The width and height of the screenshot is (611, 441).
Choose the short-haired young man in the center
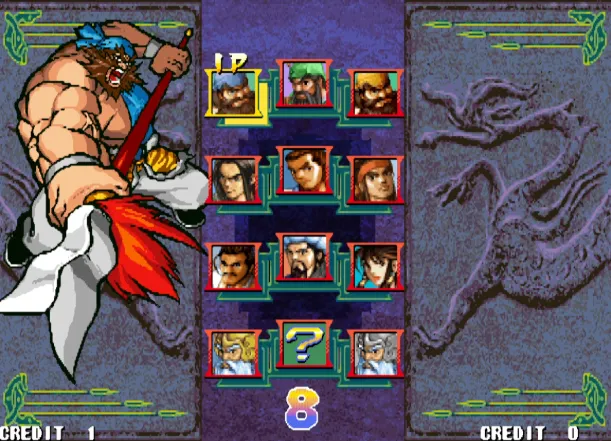304,171
